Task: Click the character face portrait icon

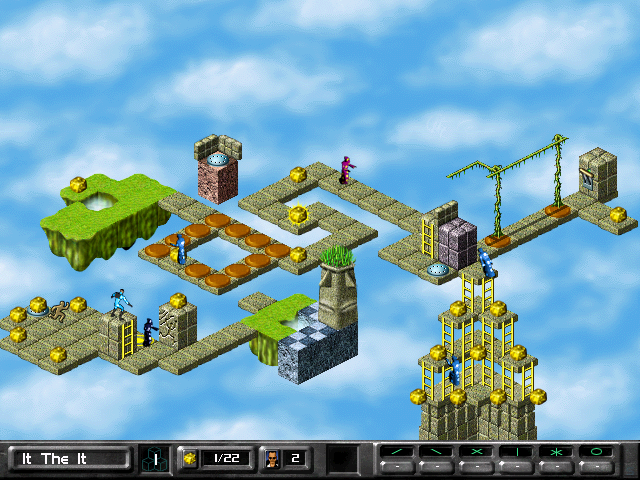Action: point(270,459)
